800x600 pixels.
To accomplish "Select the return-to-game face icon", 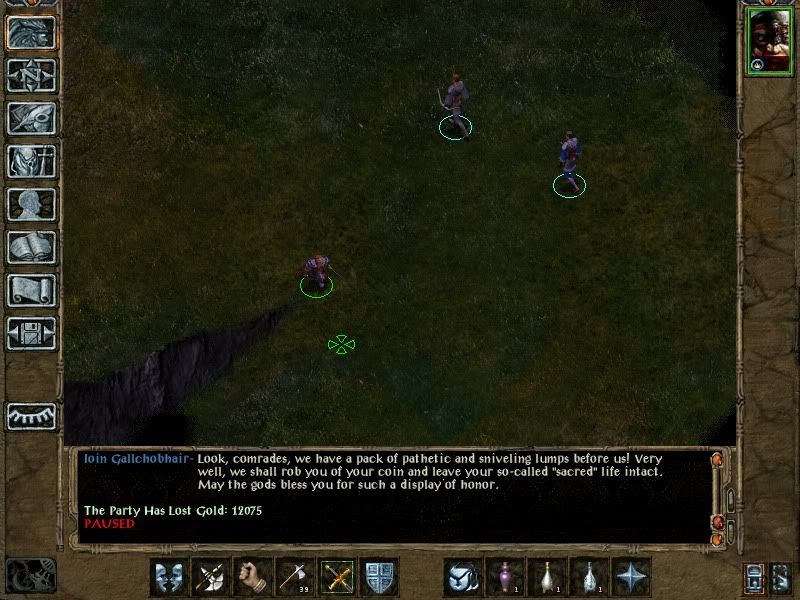I will [31, 30].
